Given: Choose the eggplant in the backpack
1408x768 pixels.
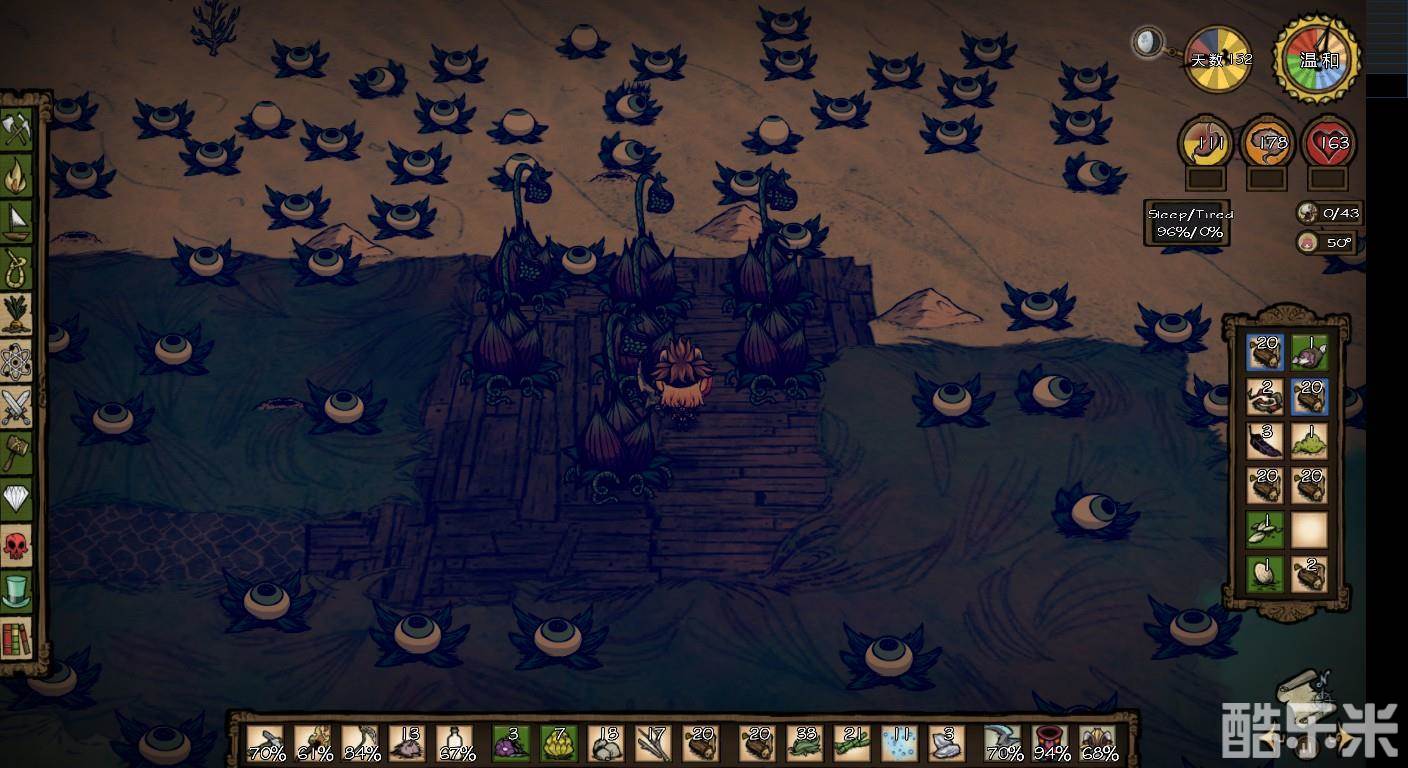Looking at the screenshot, I should (x=1265, y=441).
